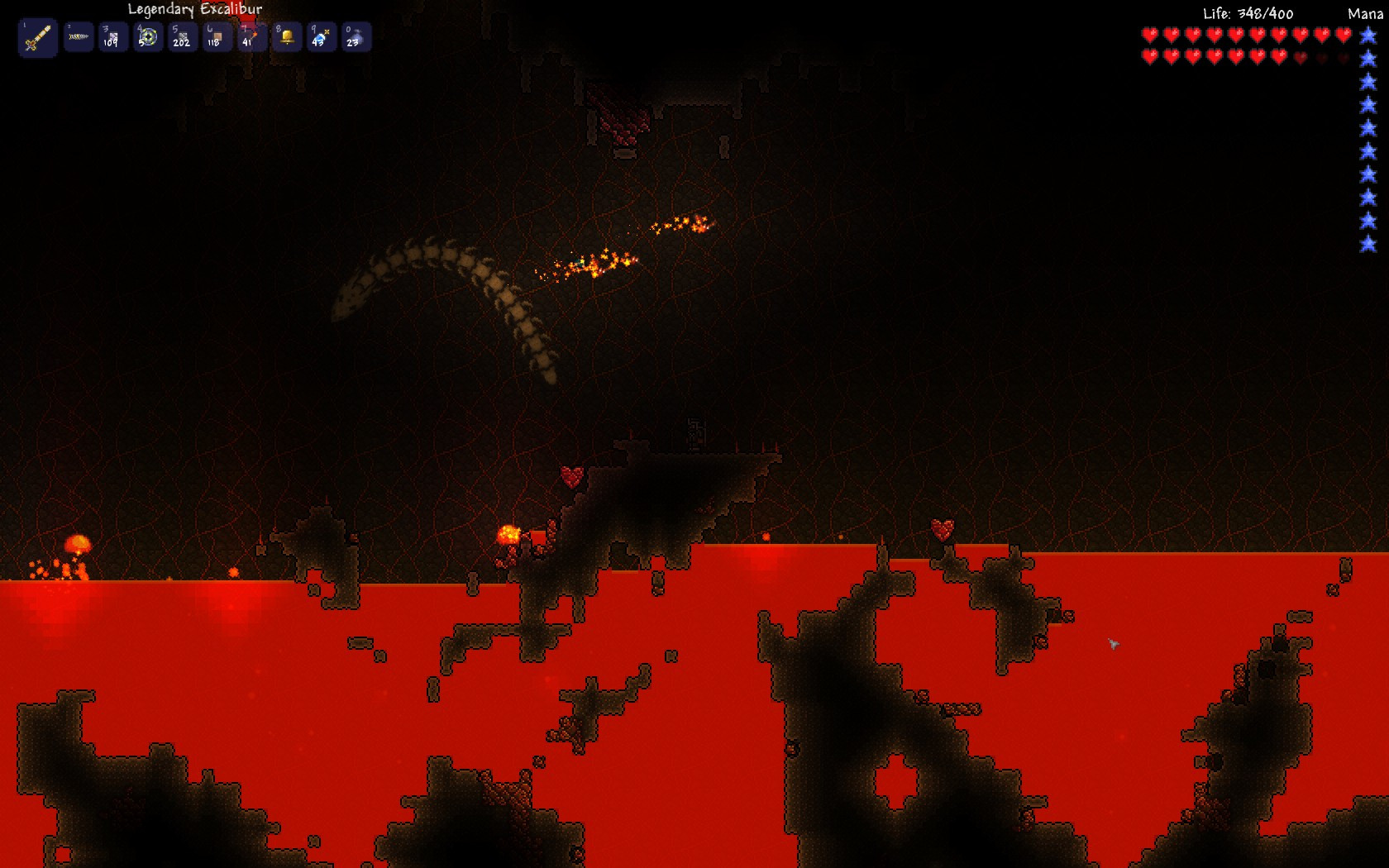This screenshot has width=1389, height=868.
Task: Choose the block stack of 109
Action: pyautogui.click(x=113, y=37)
